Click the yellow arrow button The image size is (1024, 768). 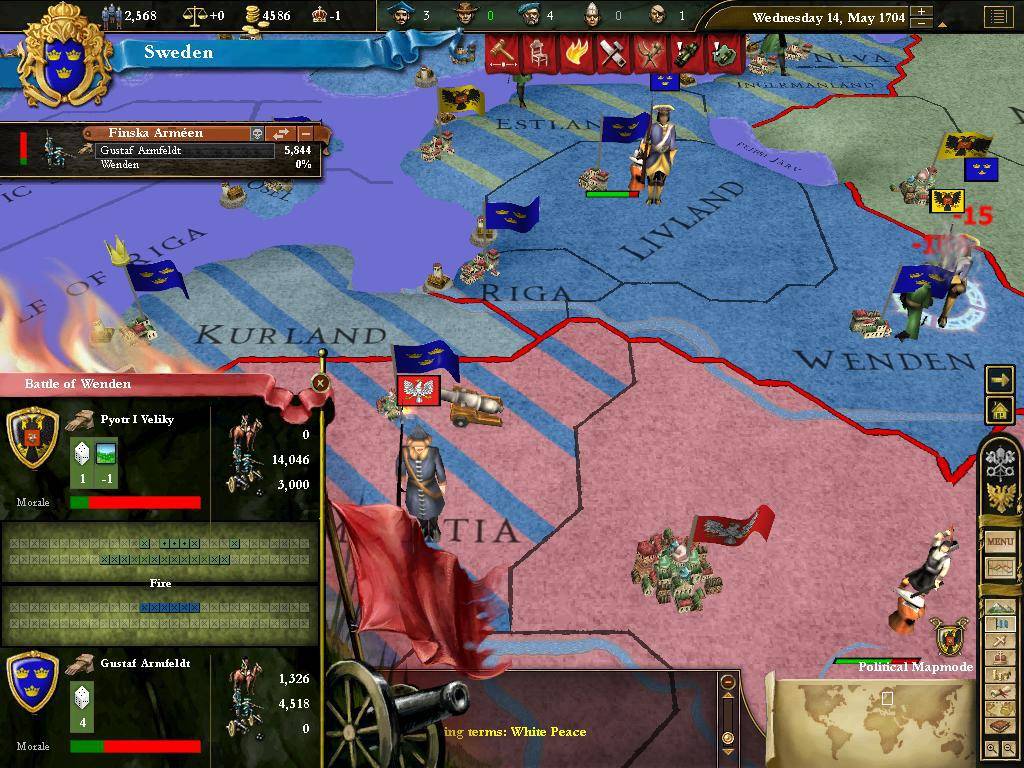[1000, 379]
